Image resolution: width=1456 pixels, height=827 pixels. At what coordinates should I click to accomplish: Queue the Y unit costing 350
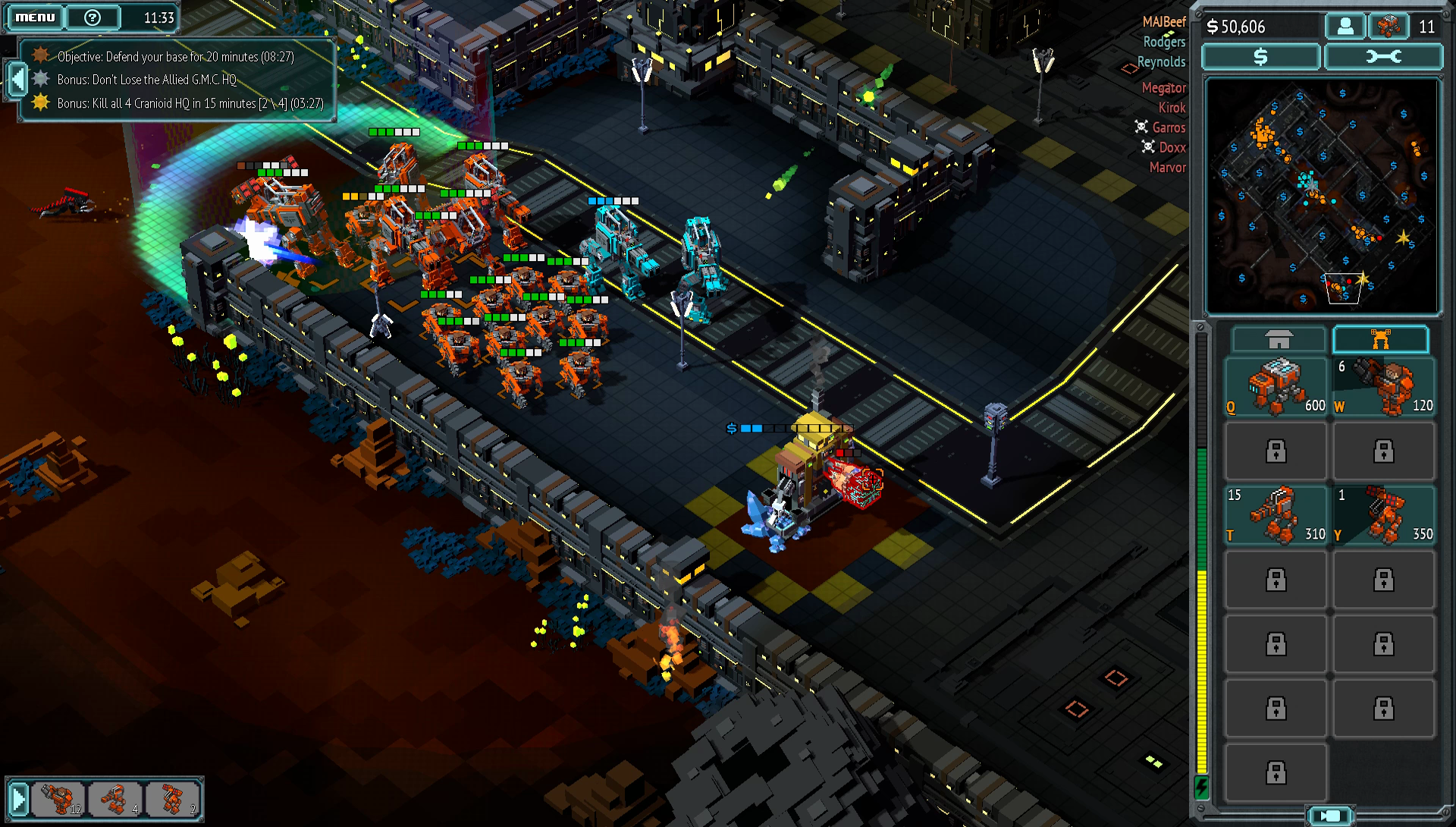tap(1383, 516)
